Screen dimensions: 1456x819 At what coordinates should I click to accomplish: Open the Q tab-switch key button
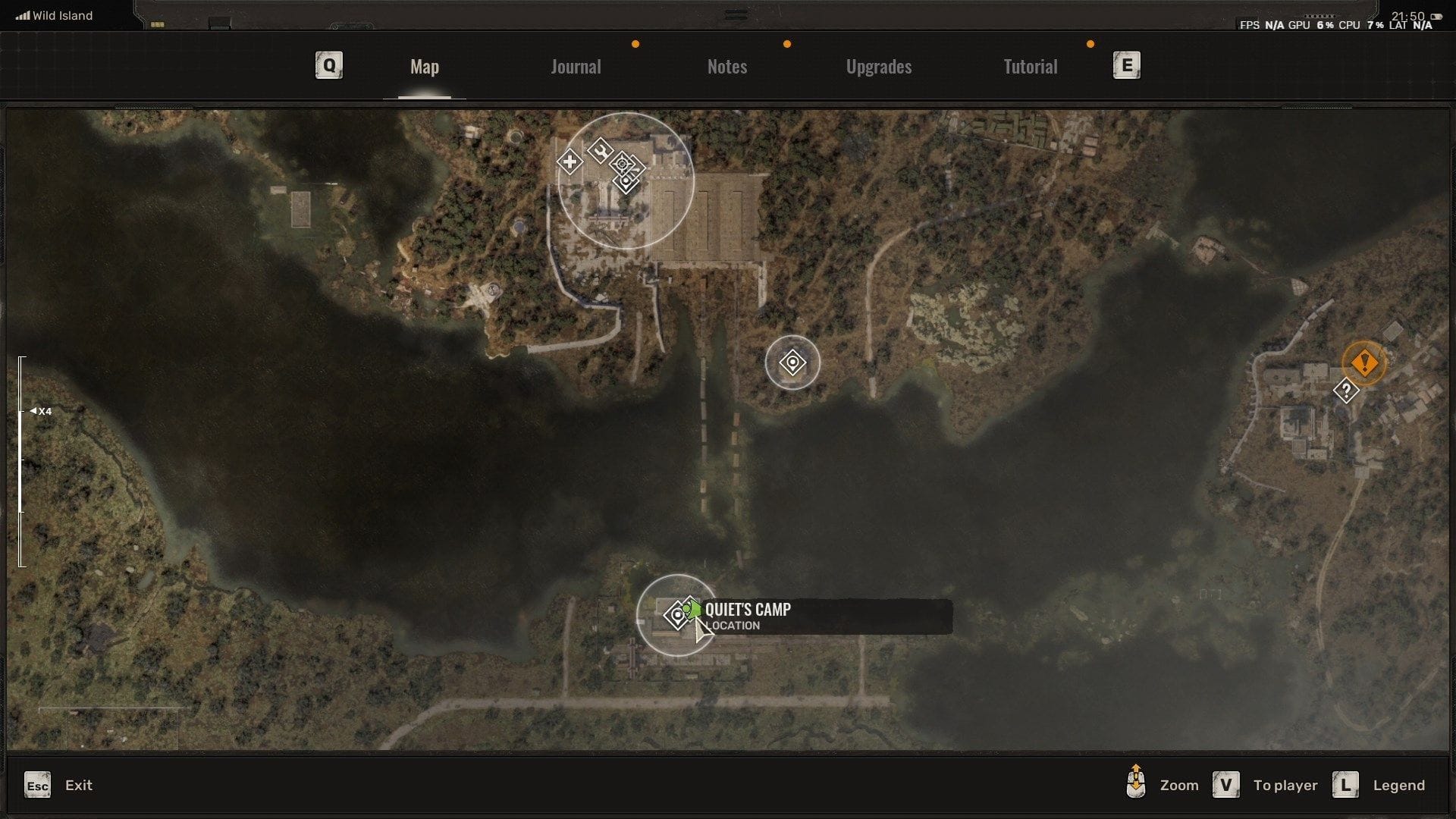tap(328, 65)
